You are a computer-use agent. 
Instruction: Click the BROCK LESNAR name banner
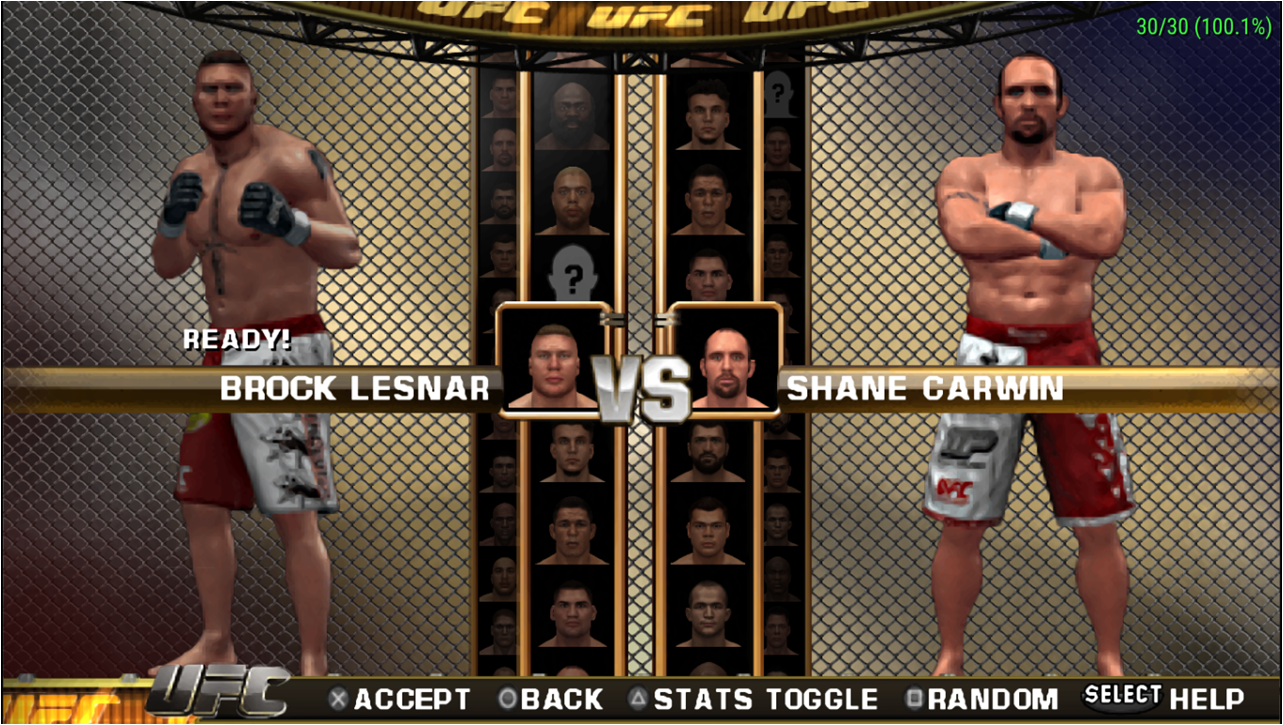[357, 390]
